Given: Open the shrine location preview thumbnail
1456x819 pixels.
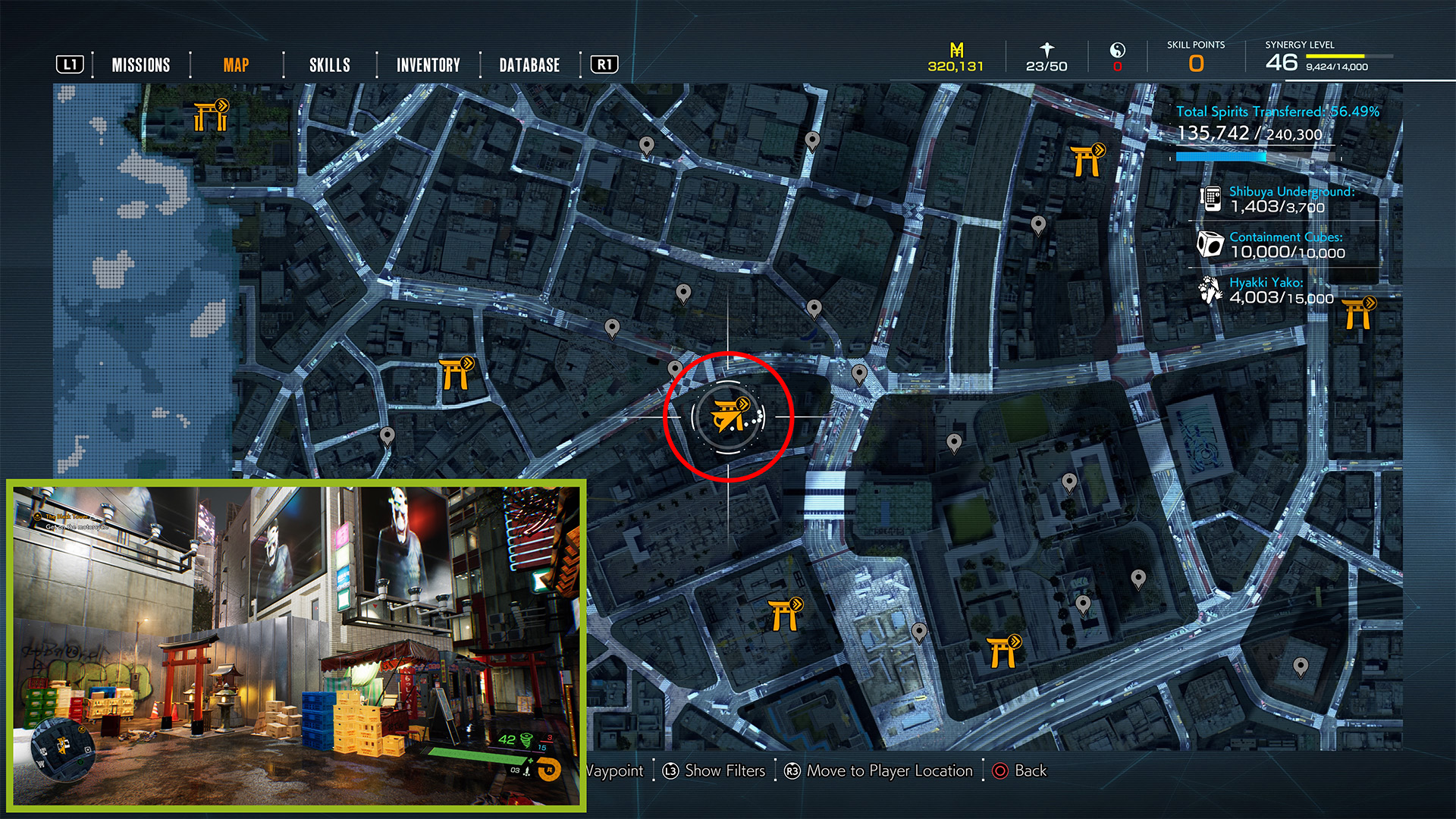Looking at the screenshot, I should pyautogui.click(x=297, y=645).
